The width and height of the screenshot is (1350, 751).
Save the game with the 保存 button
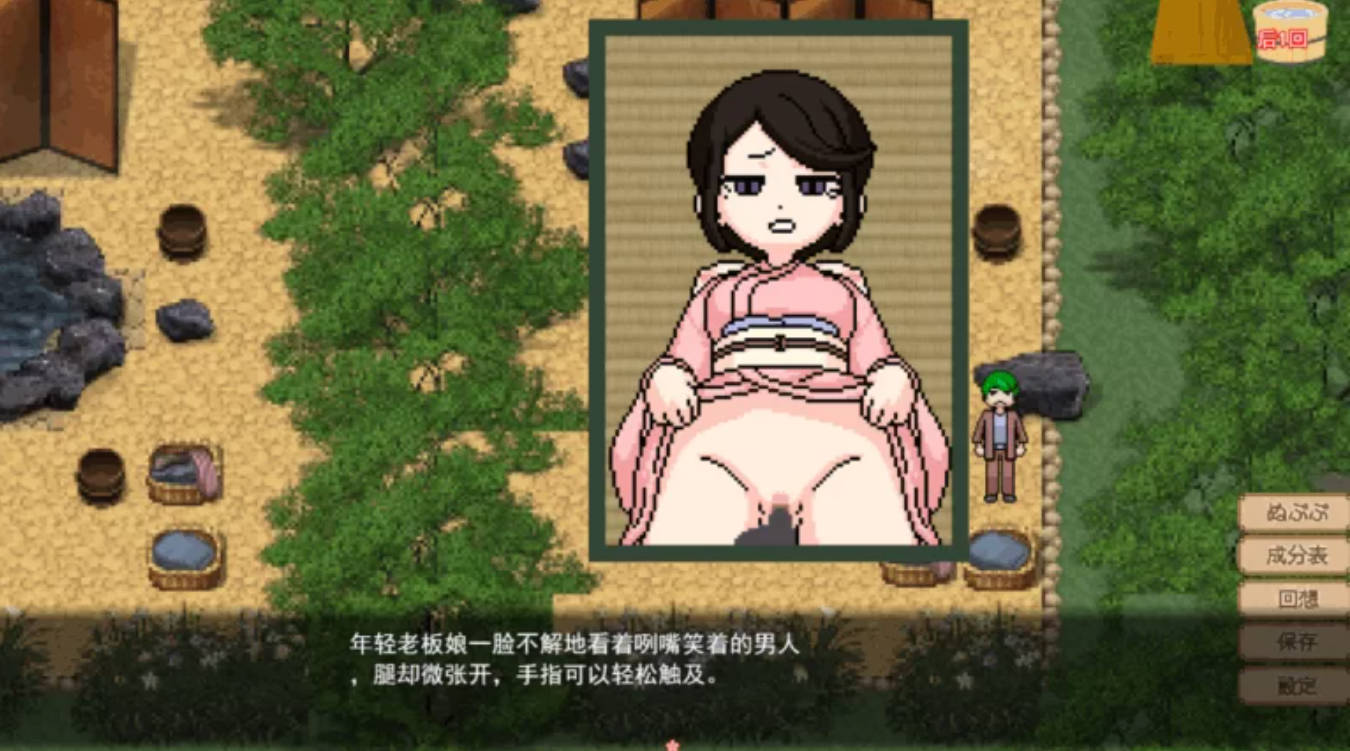pos(1297,640)
